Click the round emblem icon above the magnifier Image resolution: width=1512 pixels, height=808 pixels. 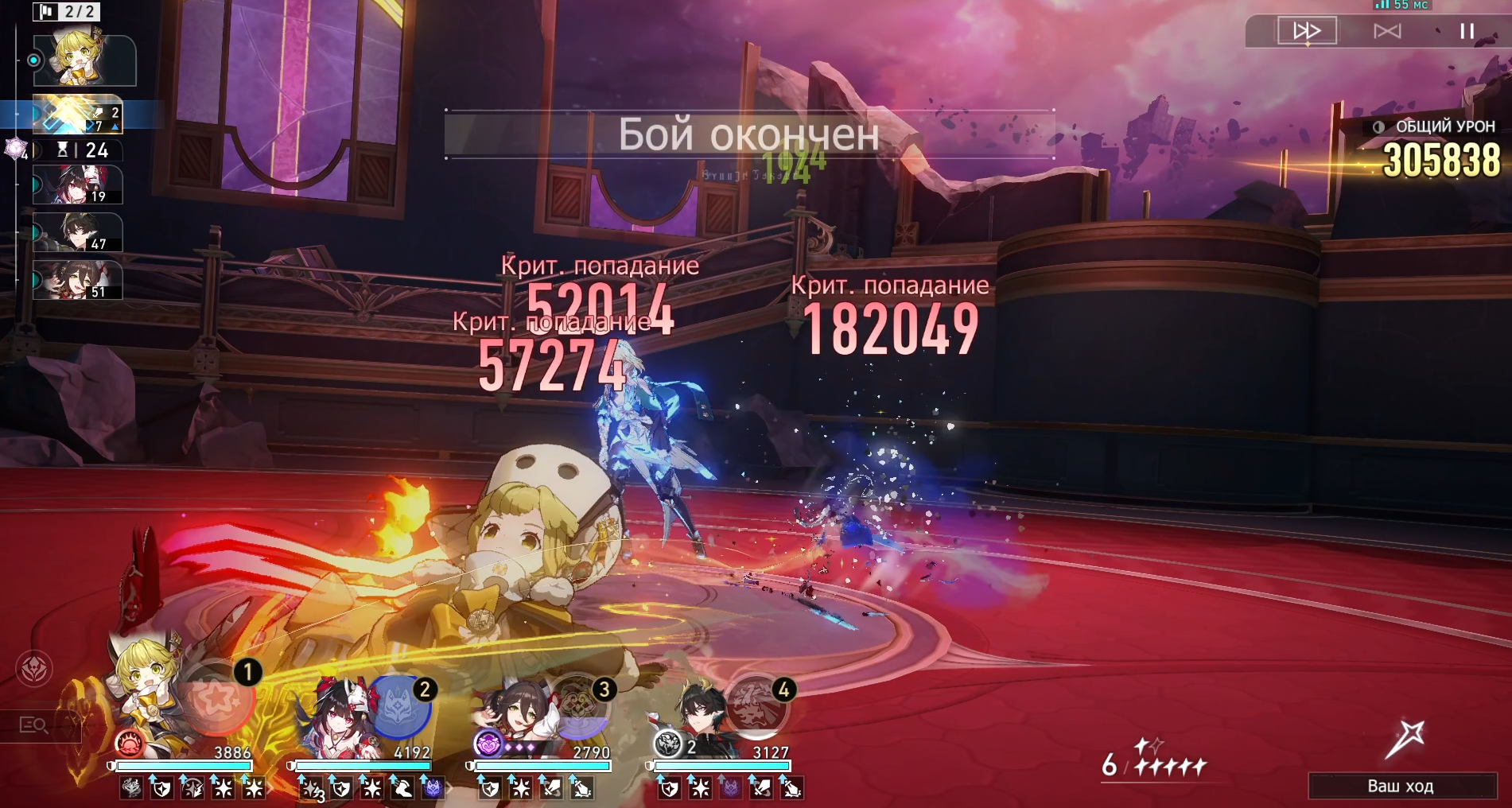click(34, 669)
